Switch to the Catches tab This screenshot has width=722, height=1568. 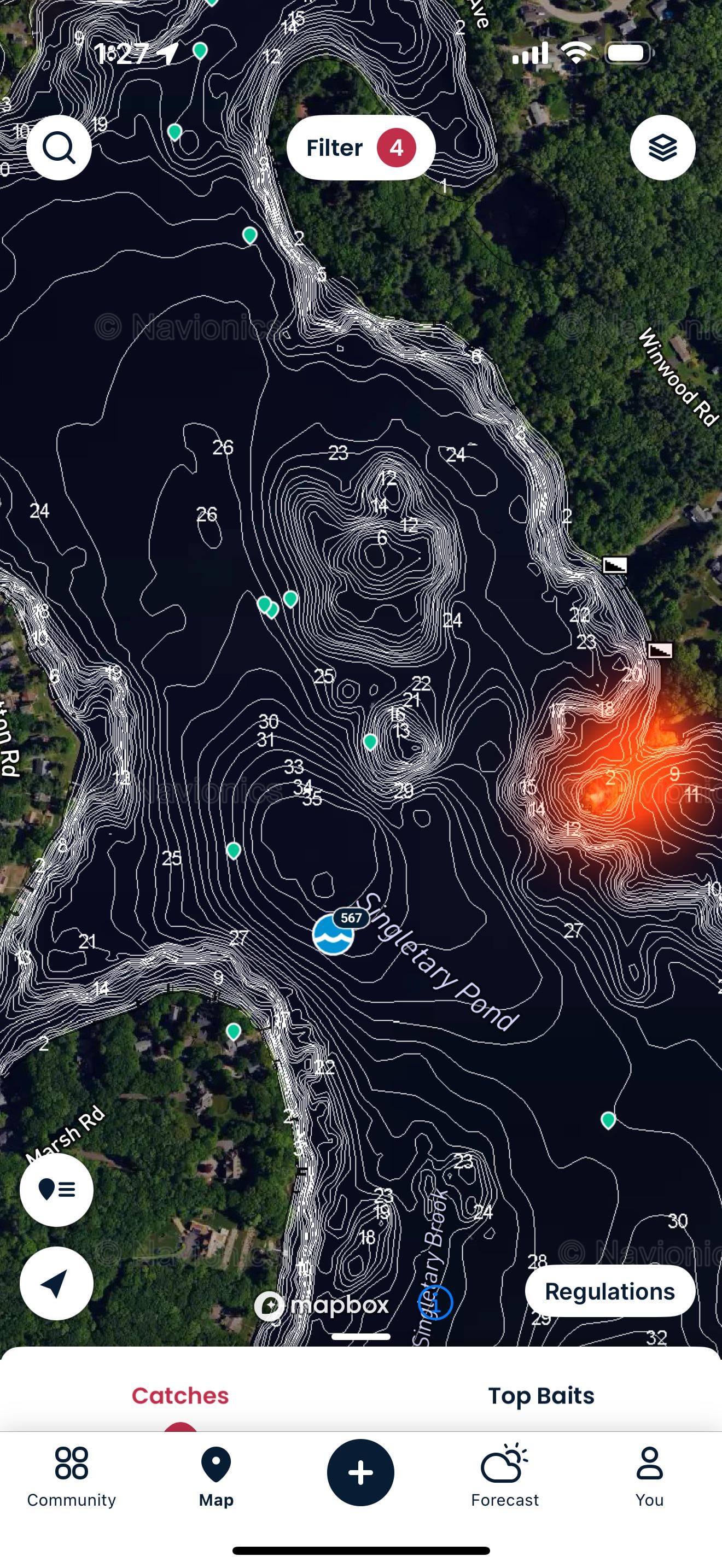coord(180,1395)
